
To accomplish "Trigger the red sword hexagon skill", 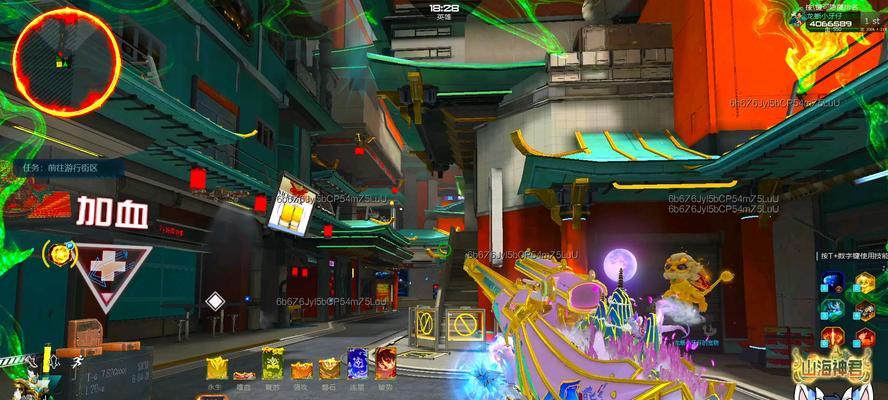I will pyautogui.click(x=832, y=336).
